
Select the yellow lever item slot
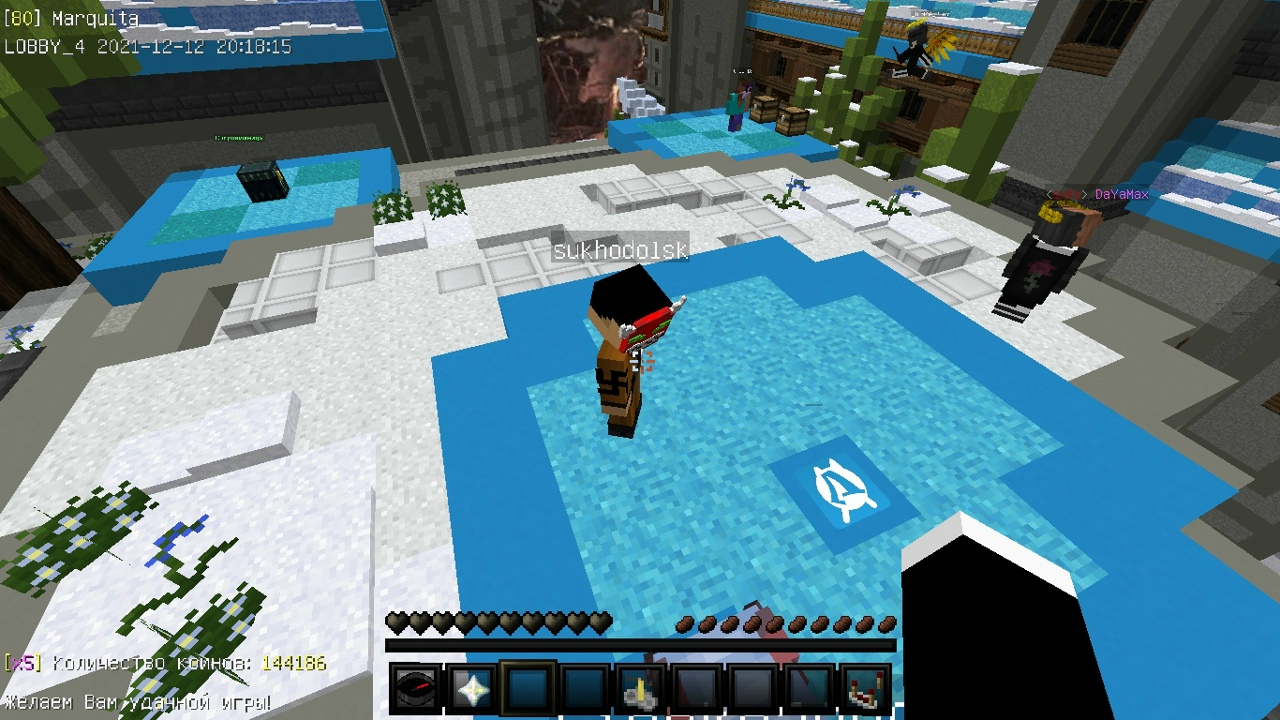(x=641, y=689)
